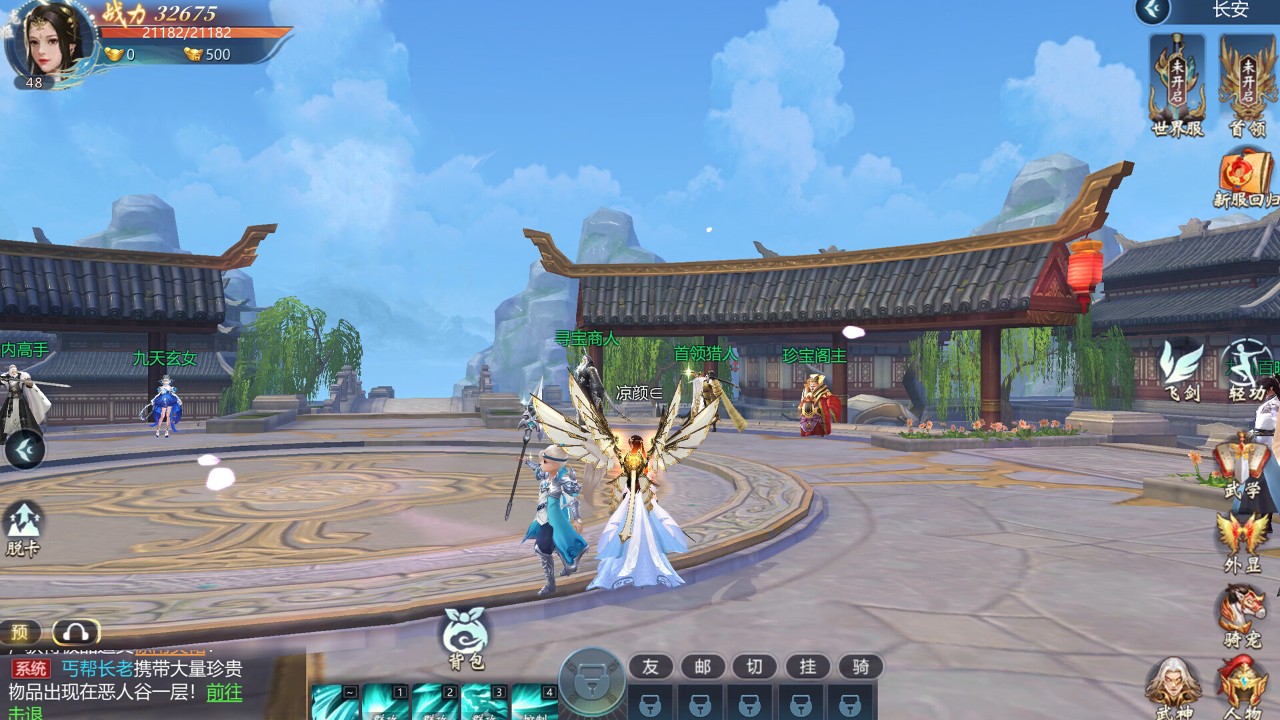Open the 邮 mail button
Image resolution: width=1280 pixels, height=720 pixels.
click(x=703, y=667)
